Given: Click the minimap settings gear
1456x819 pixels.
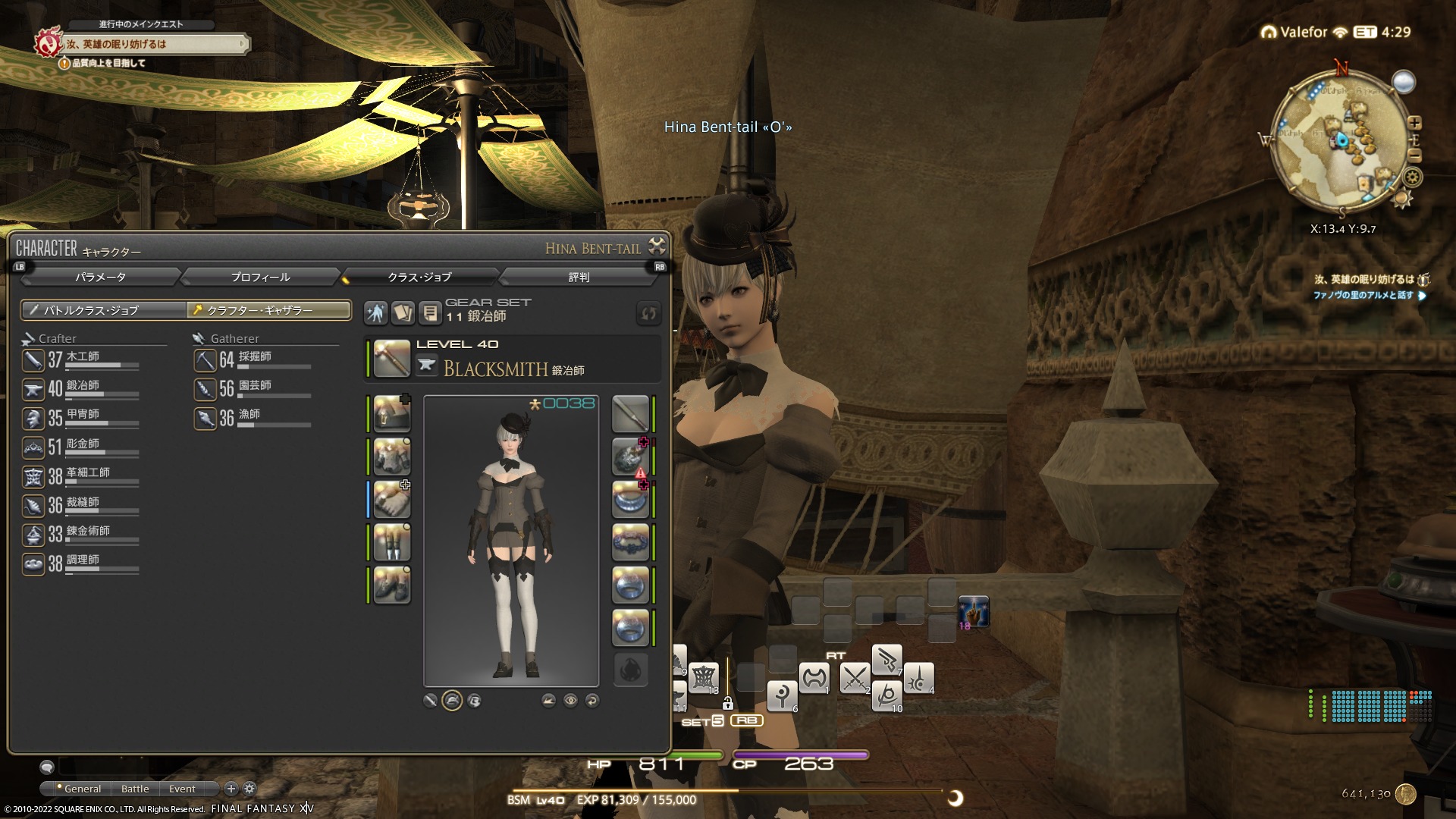Looking at the screenshot, I should point(1413,177).
